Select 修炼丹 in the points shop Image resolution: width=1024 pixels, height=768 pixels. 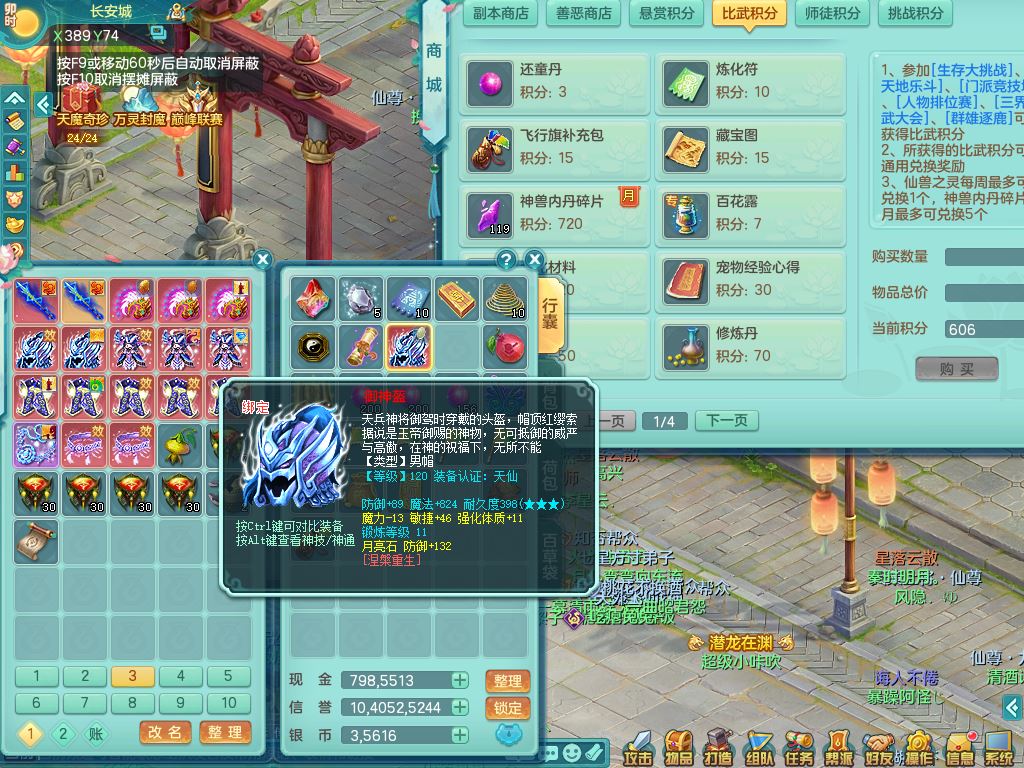(753, 345)
